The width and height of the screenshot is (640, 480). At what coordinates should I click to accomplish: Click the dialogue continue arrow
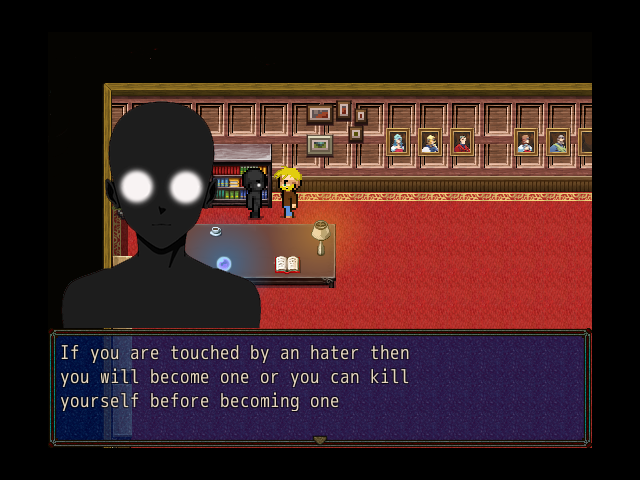320,440
